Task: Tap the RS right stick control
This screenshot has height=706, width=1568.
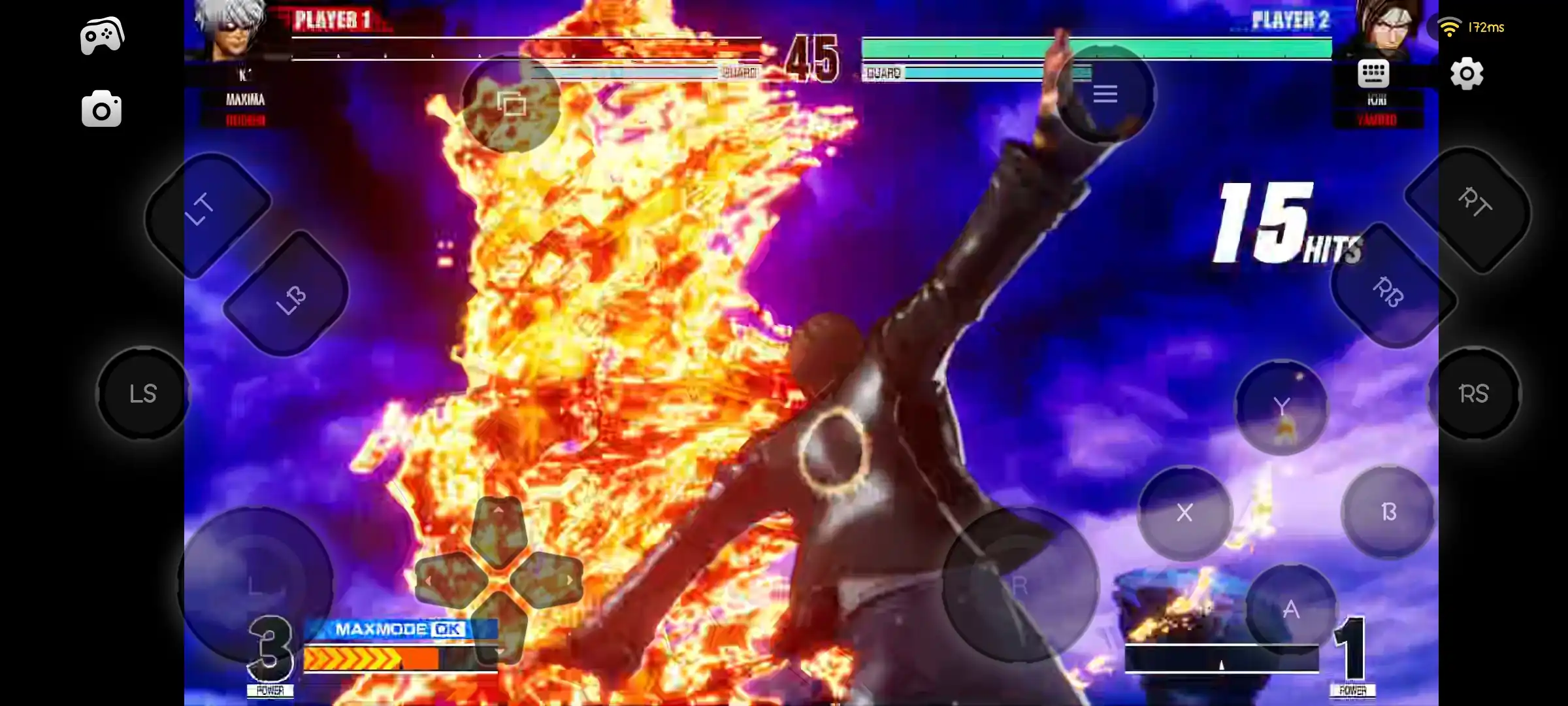Action: point(1478,392)
